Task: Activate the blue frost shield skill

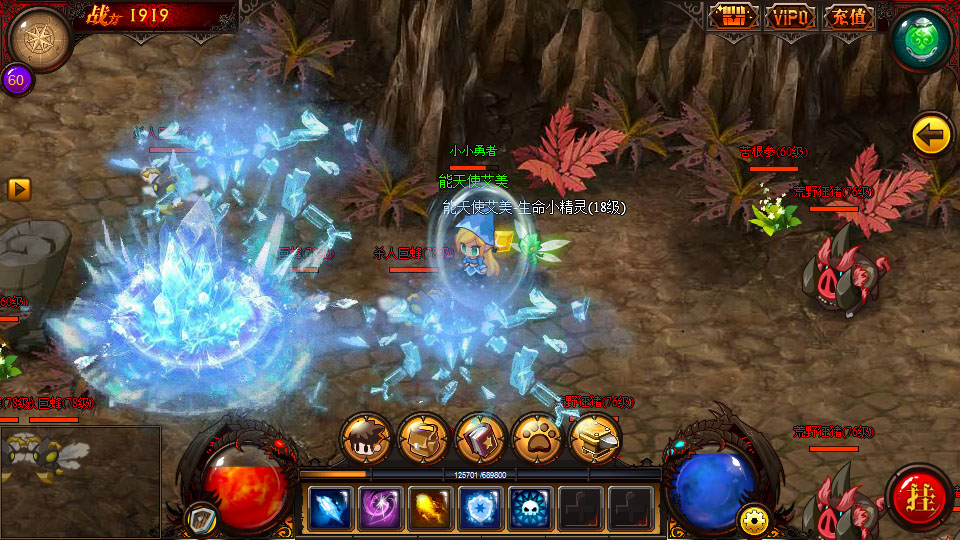Action: click(x=480, y=508)
